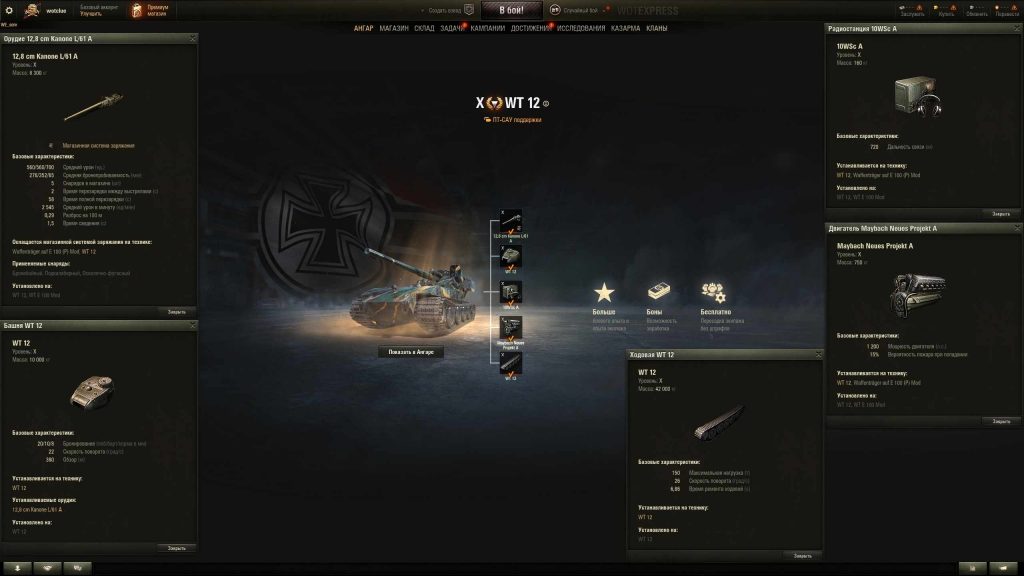Close the Ходовая WT 12 panel
Screen dimensions: 1024x576
click(802, 555)
